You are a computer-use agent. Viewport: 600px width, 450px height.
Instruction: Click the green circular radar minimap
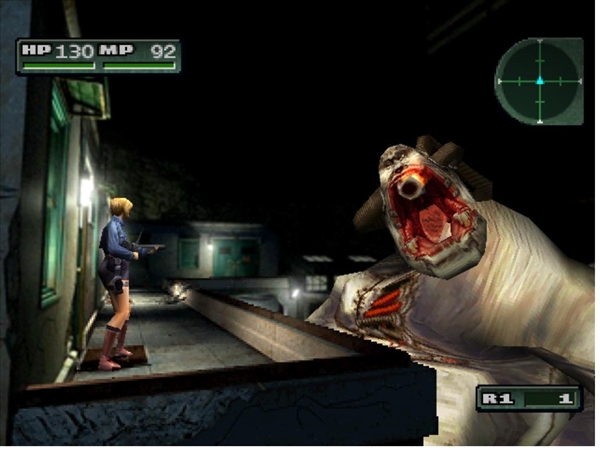click(x=539, y=80)
